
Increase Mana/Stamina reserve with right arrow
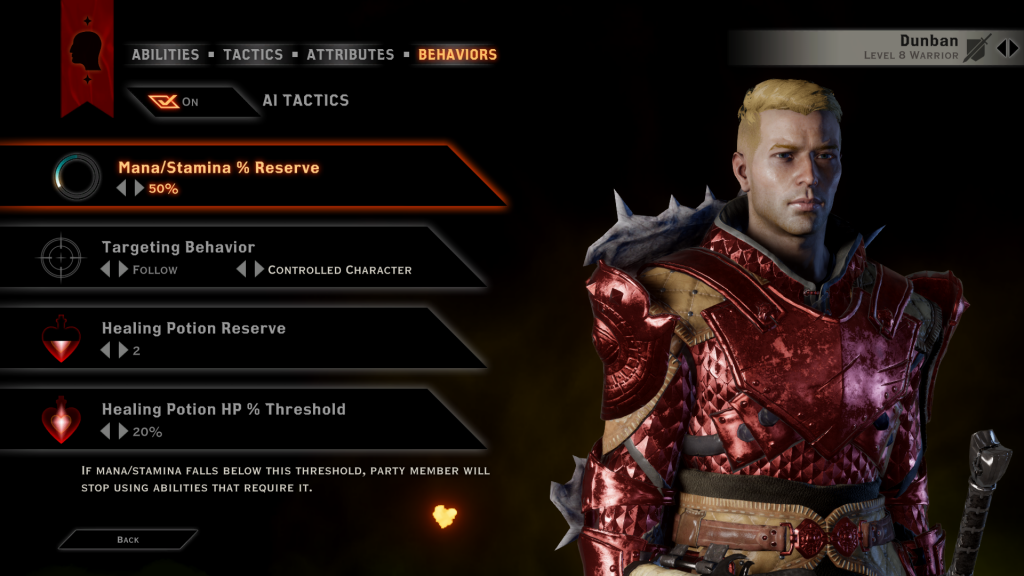[139, 188]
